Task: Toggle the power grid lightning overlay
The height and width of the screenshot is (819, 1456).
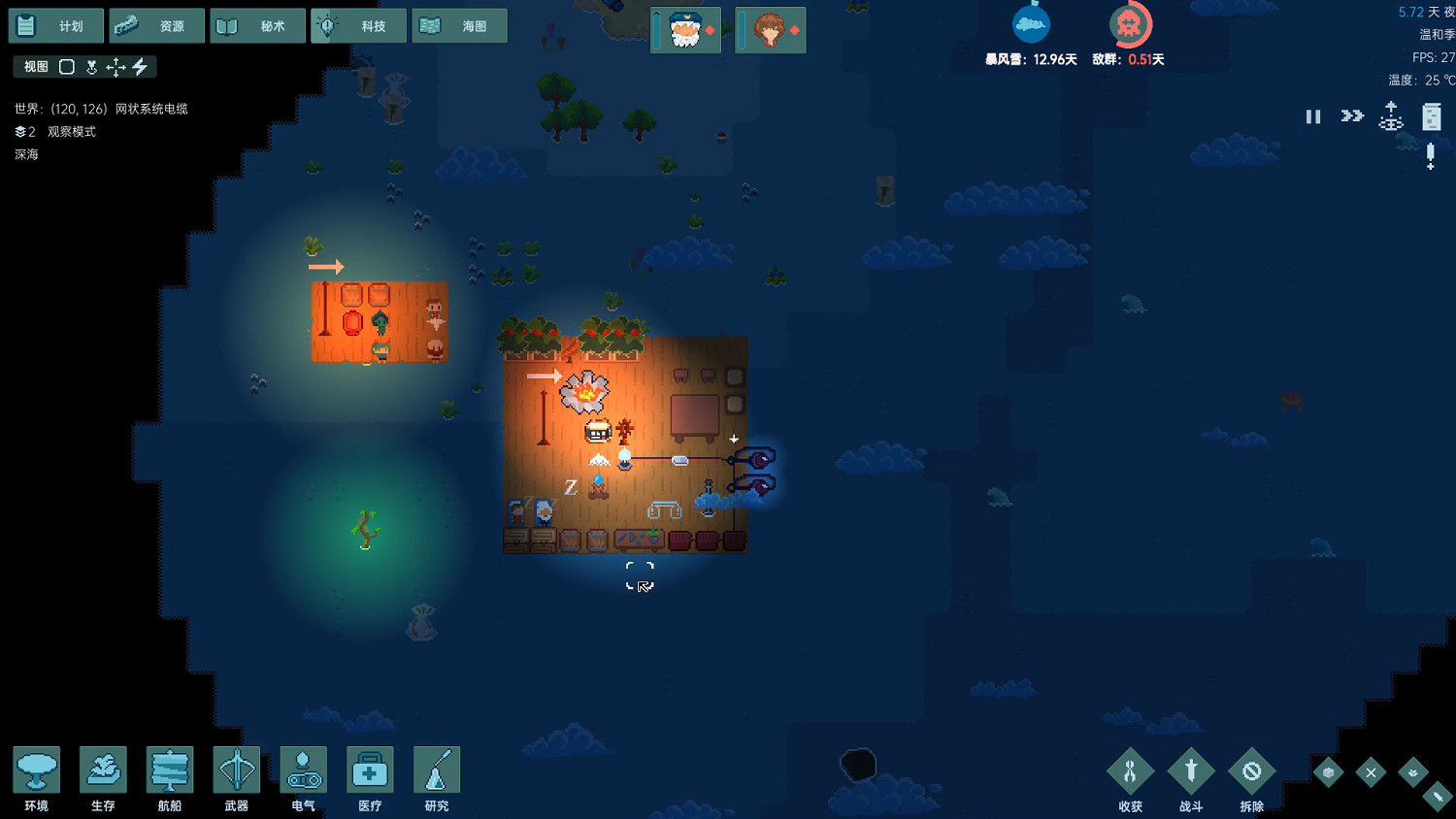Action: (x=142, y=67)
